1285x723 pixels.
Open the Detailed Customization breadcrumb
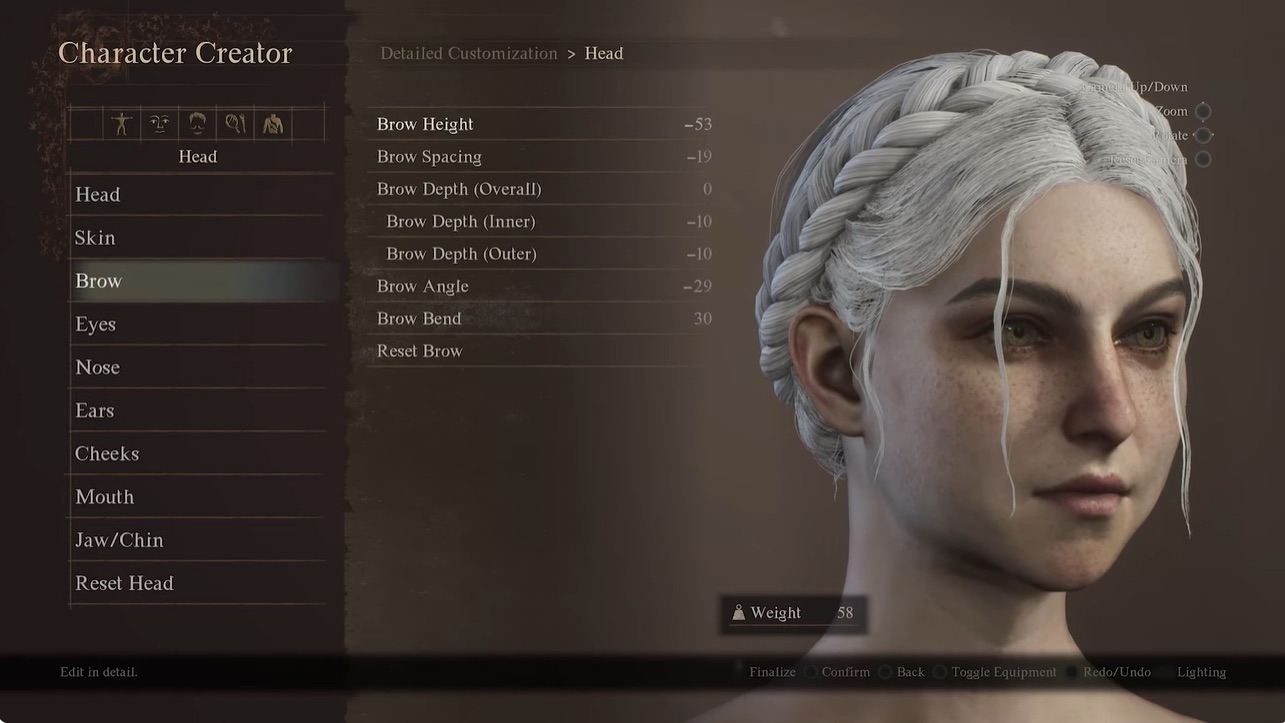(468, 52)
